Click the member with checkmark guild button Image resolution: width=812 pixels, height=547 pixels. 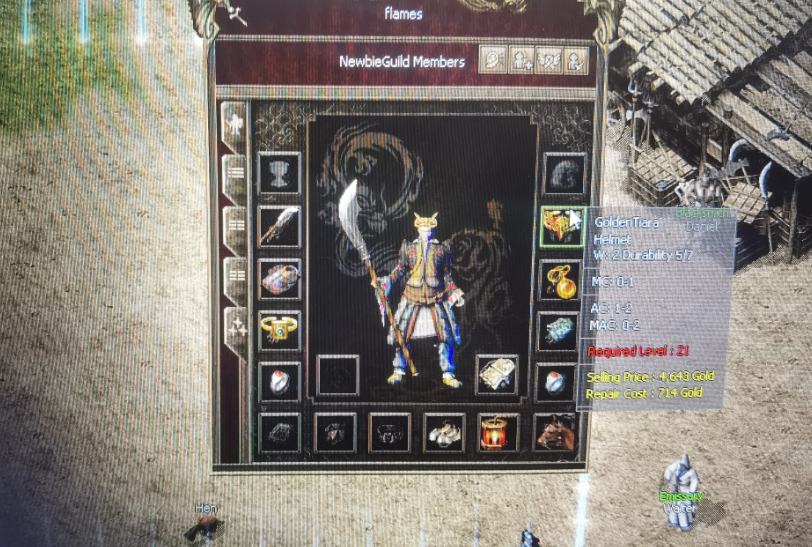tap(575, 61)
